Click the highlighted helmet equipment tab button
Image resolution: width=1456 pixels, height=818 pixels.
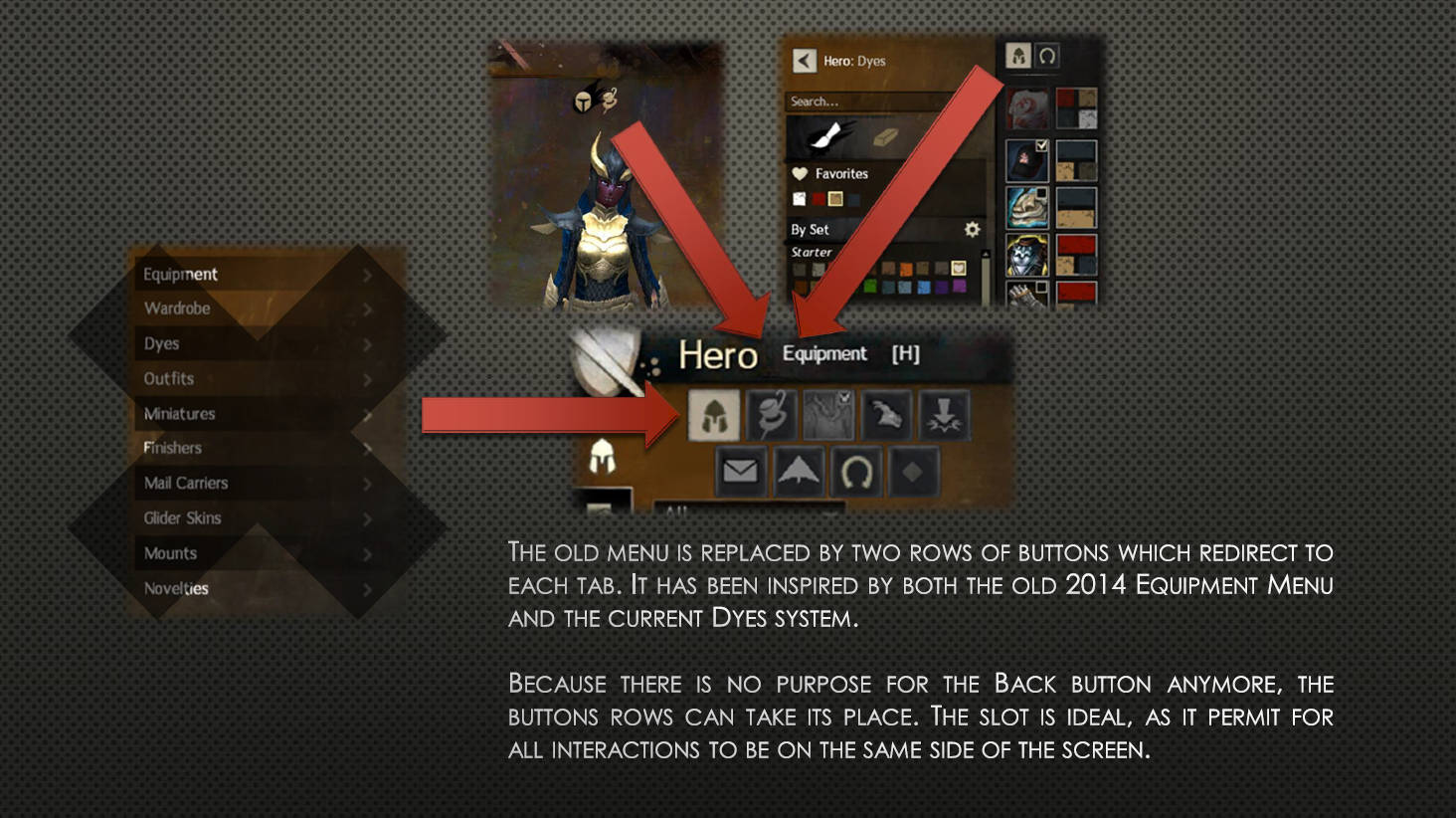tap(714, 415)
